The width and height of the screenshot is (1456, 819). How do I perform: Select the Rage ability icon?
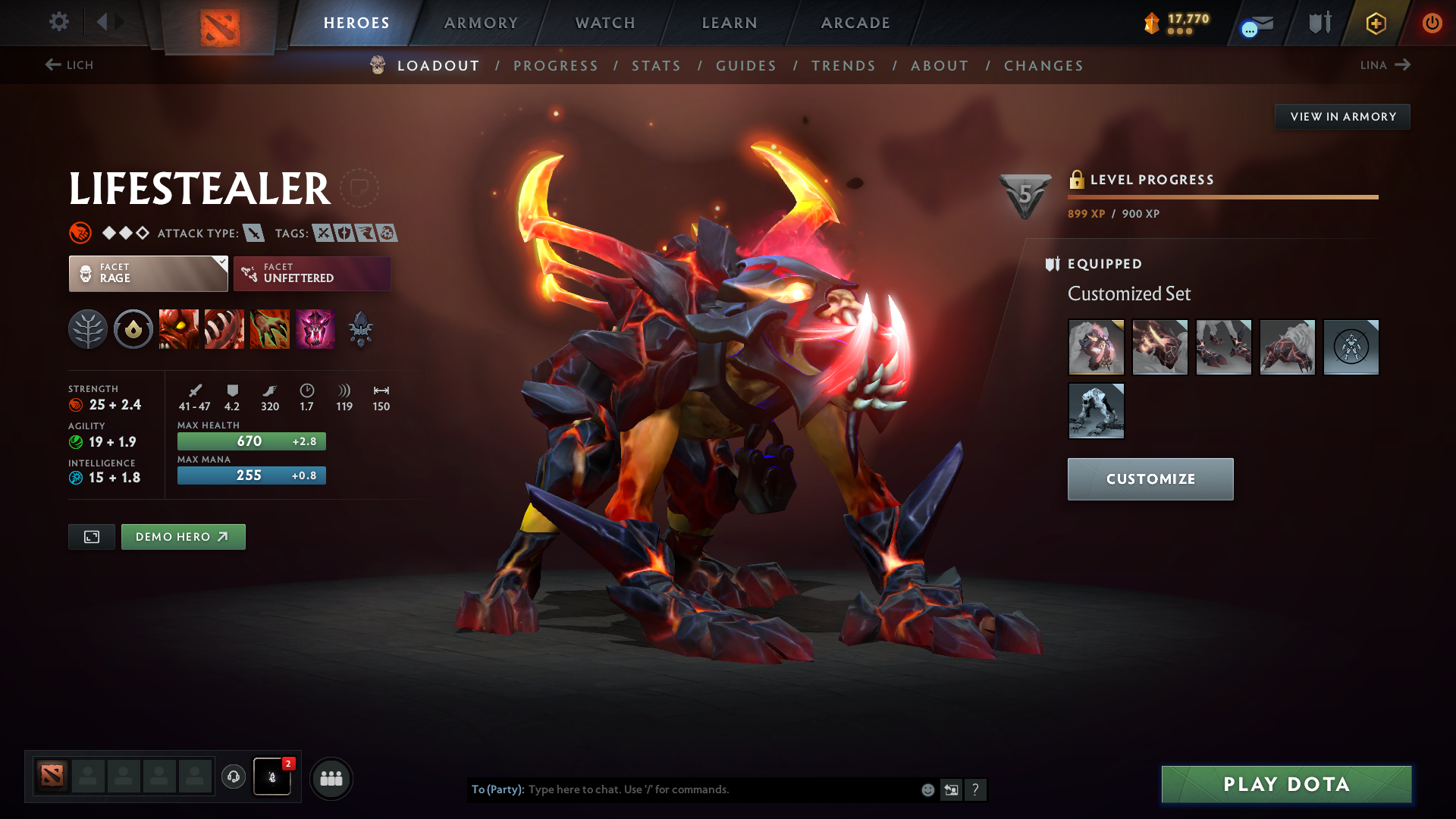(x=179, y=329)
